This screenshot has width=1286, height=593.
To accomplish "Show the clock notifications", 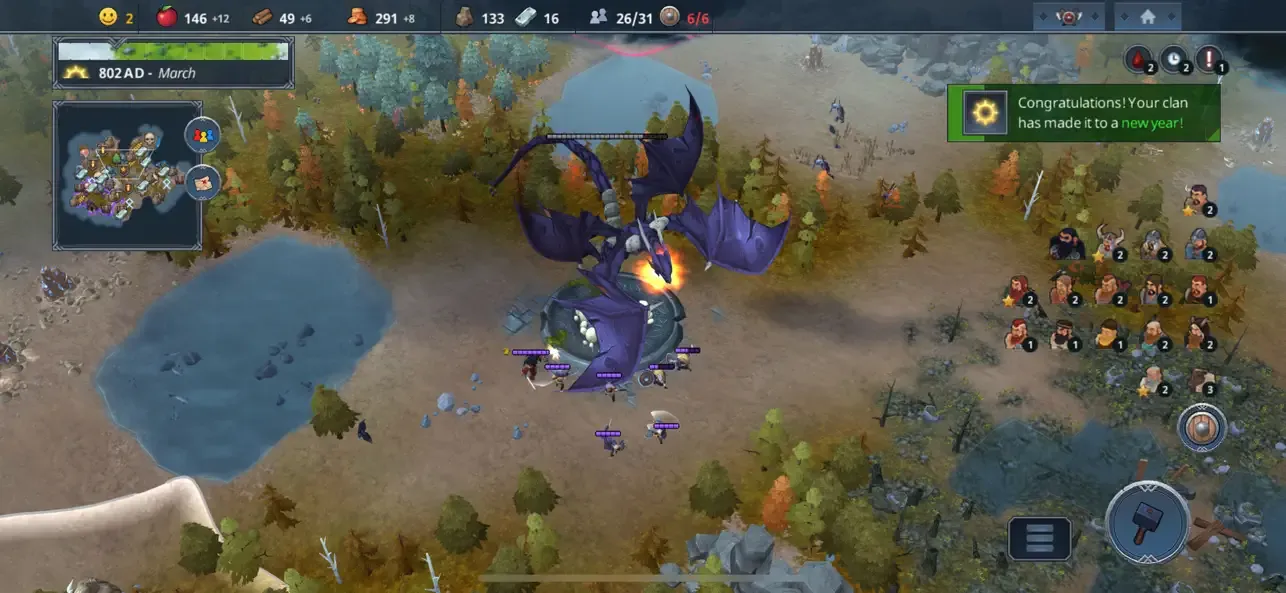I will click(1175, 59).
